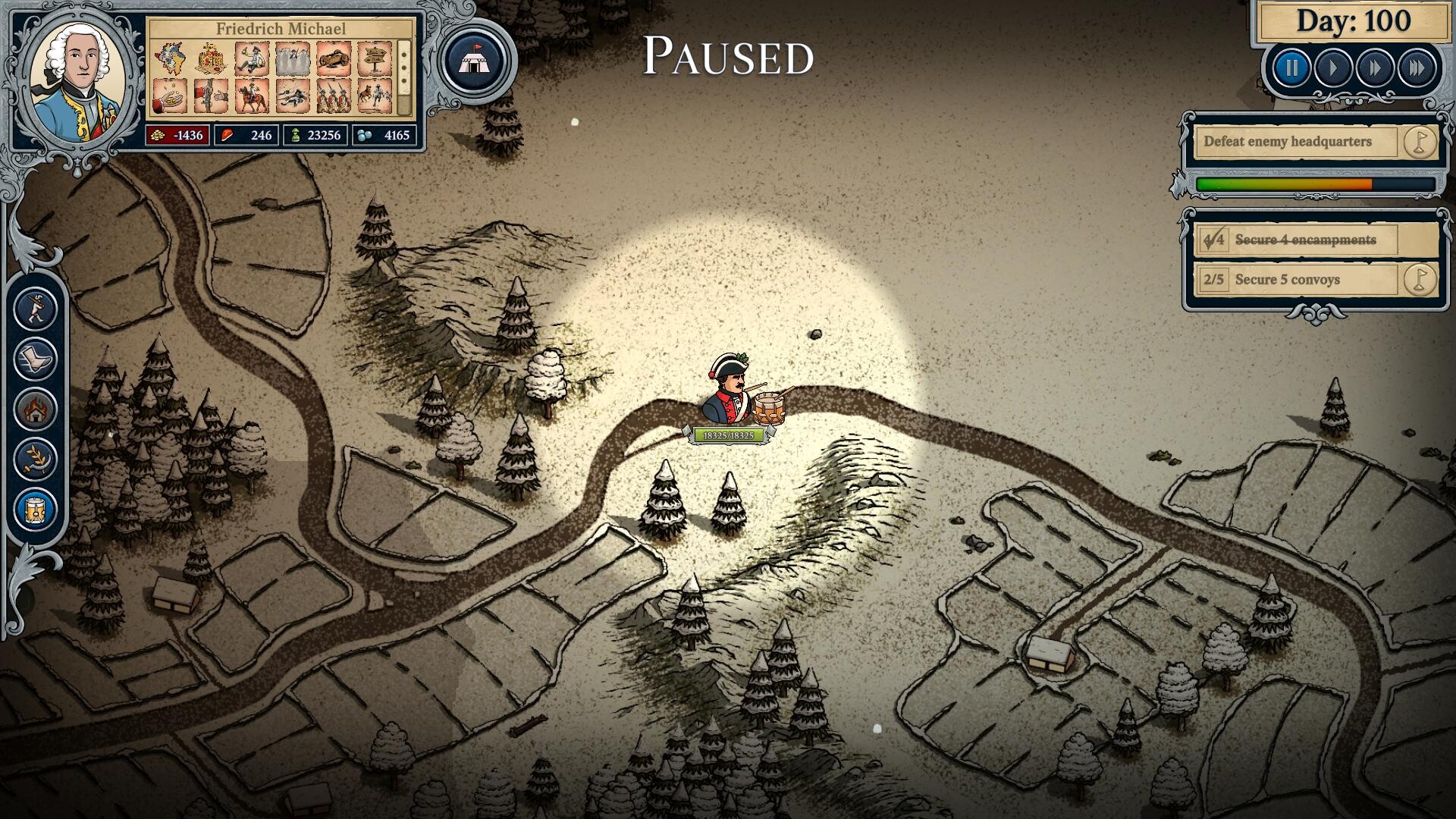Click the pause time button
The width and height of the screenshot is (1456, 819).
pos(1291,69)
